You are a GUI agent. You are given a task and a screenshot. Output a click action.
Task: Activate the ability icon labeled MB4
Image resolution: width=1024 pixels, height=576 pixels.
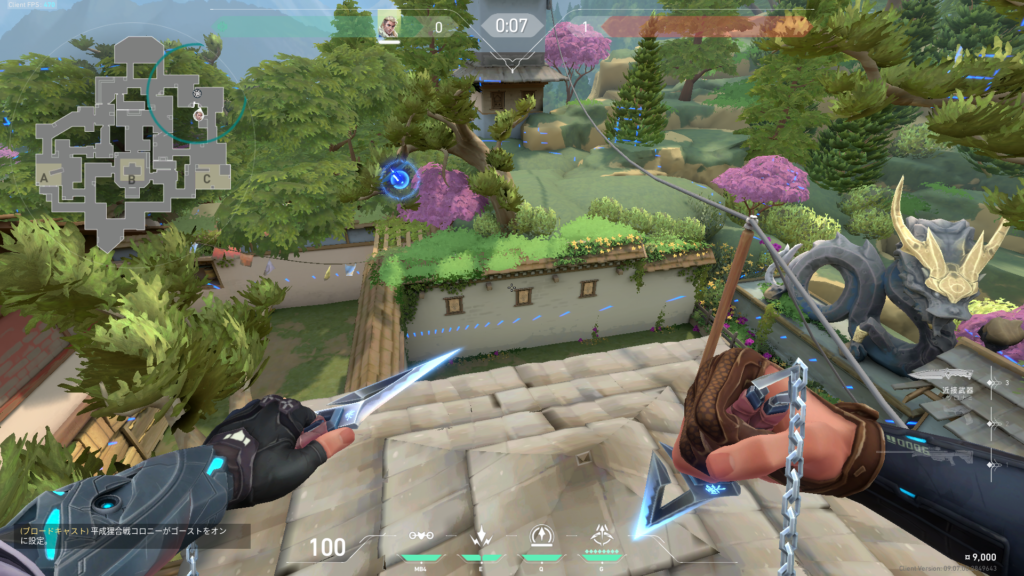coord(422,536)
